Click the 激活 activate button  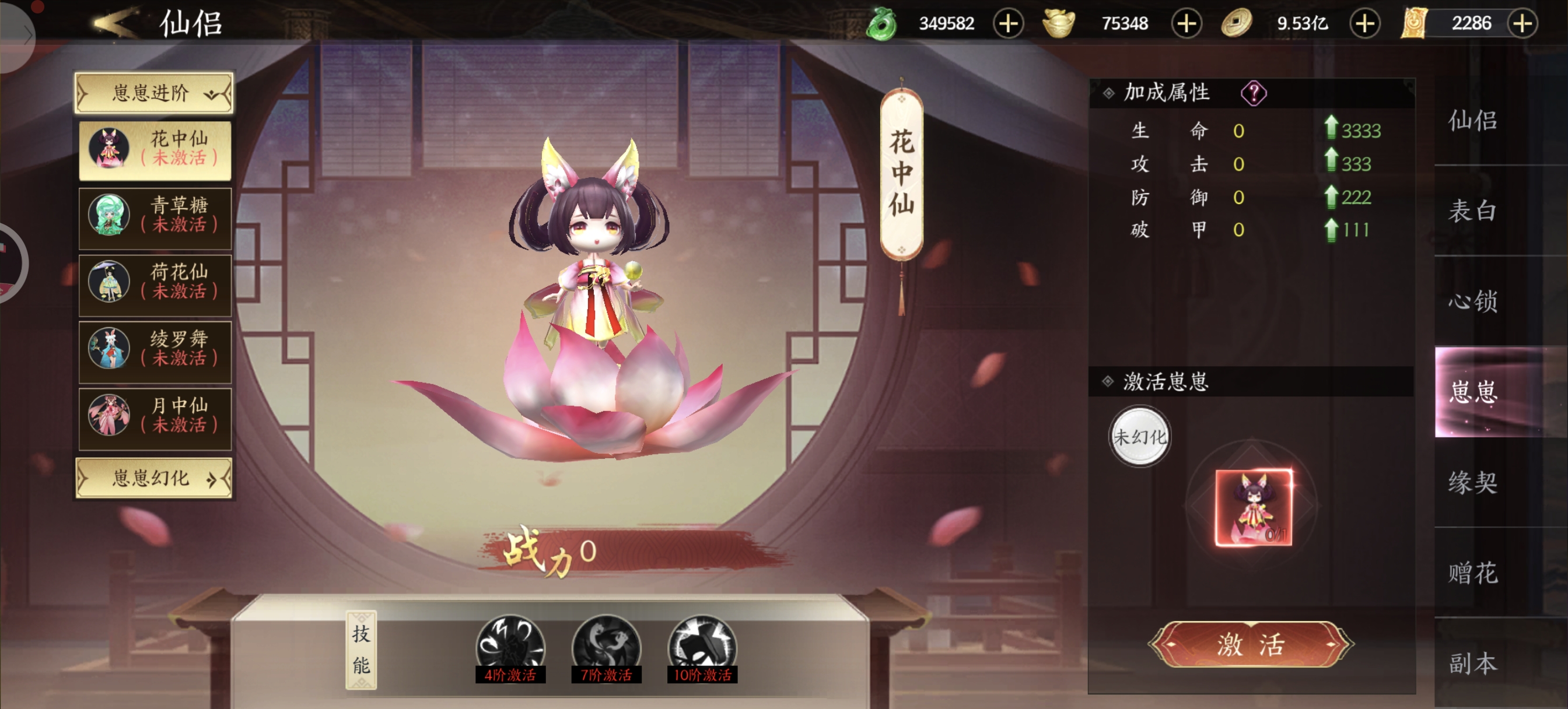tap(1251, 644)
